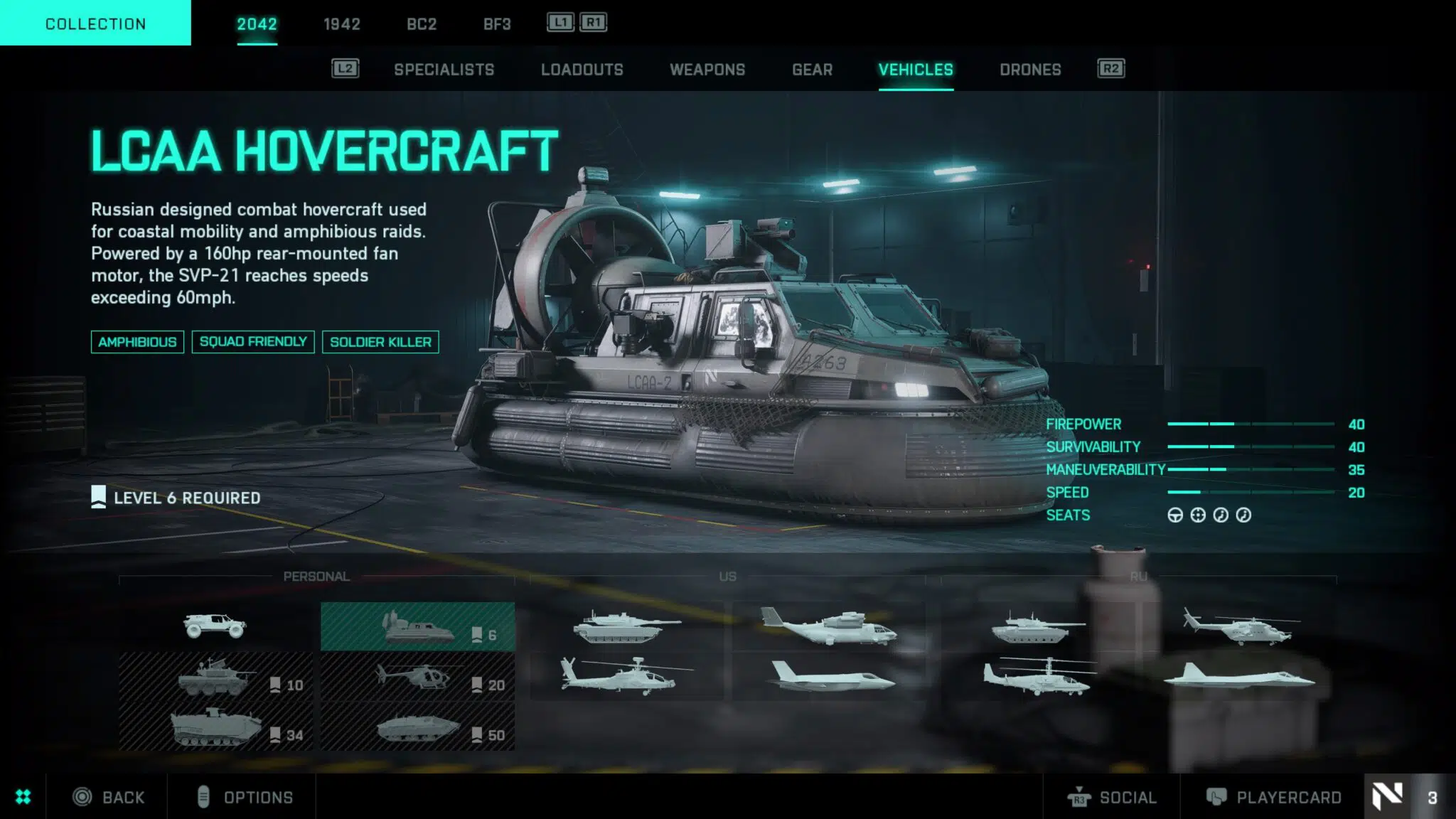Select the highlighted LCAA Hovercraft tile
This screenshot has width=1456, height=819.
[418, 627]
